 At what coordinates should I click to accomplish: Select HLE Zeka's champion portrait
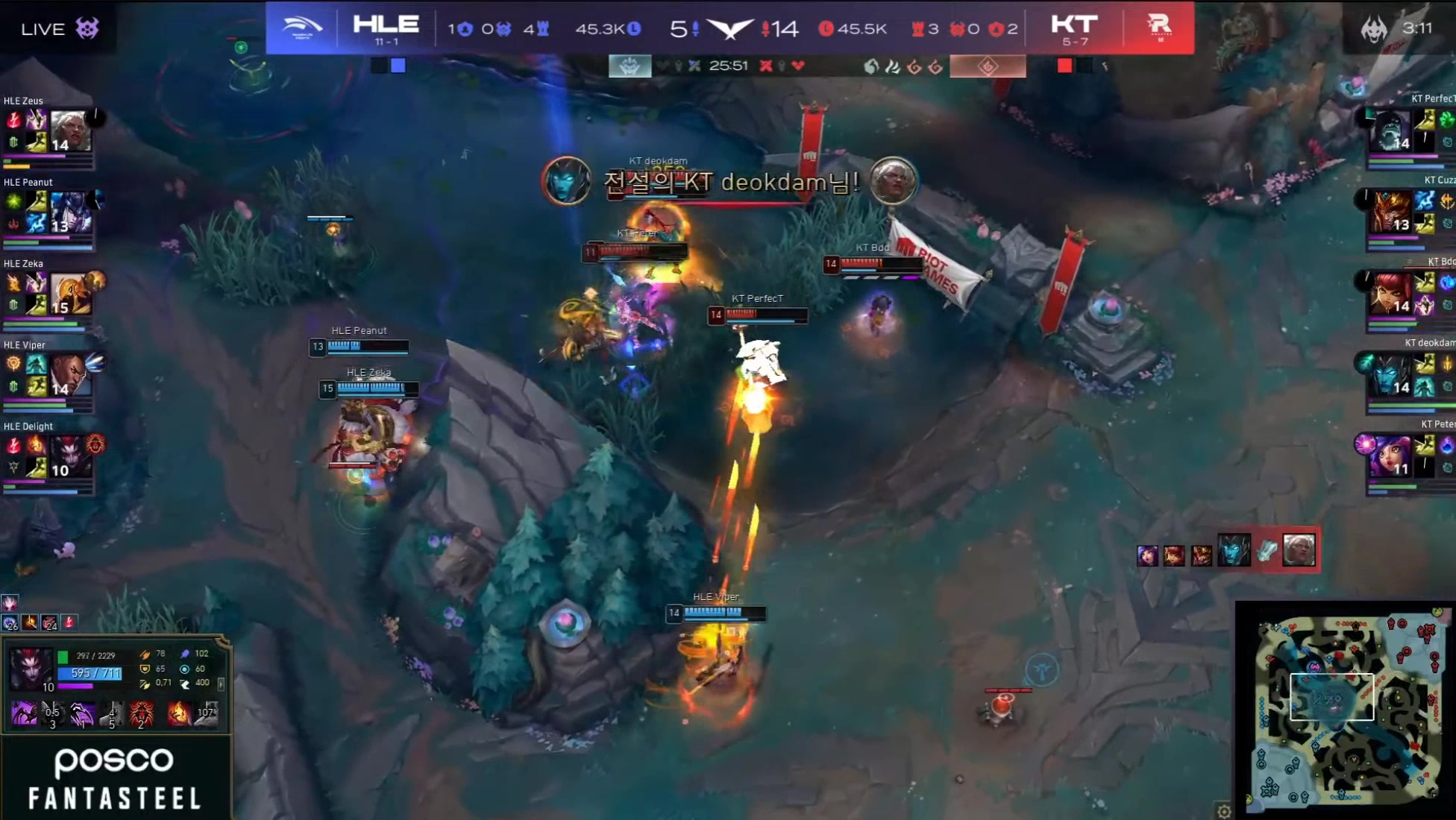pos(70,294)
